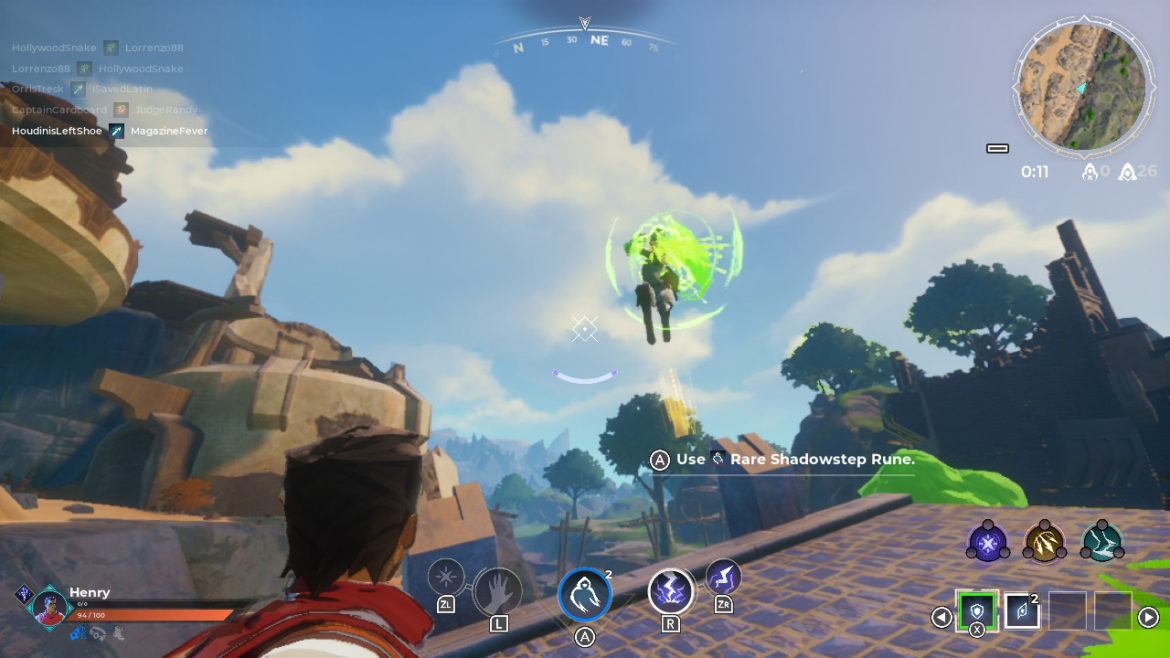
Task: Trigger the lightning strike sorcery
Action: point(723,577)
